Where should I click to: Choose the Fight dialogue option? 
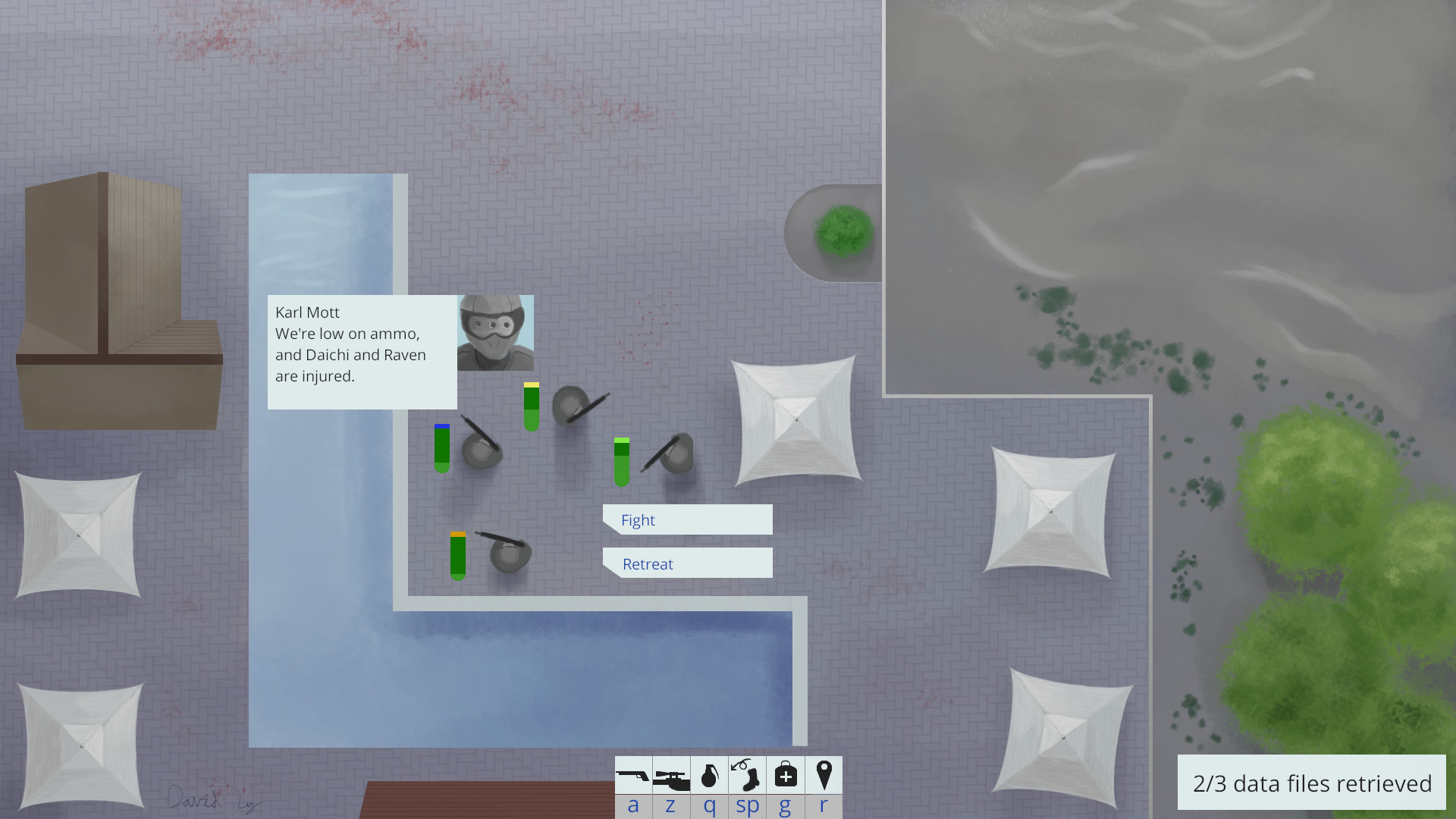687,520
